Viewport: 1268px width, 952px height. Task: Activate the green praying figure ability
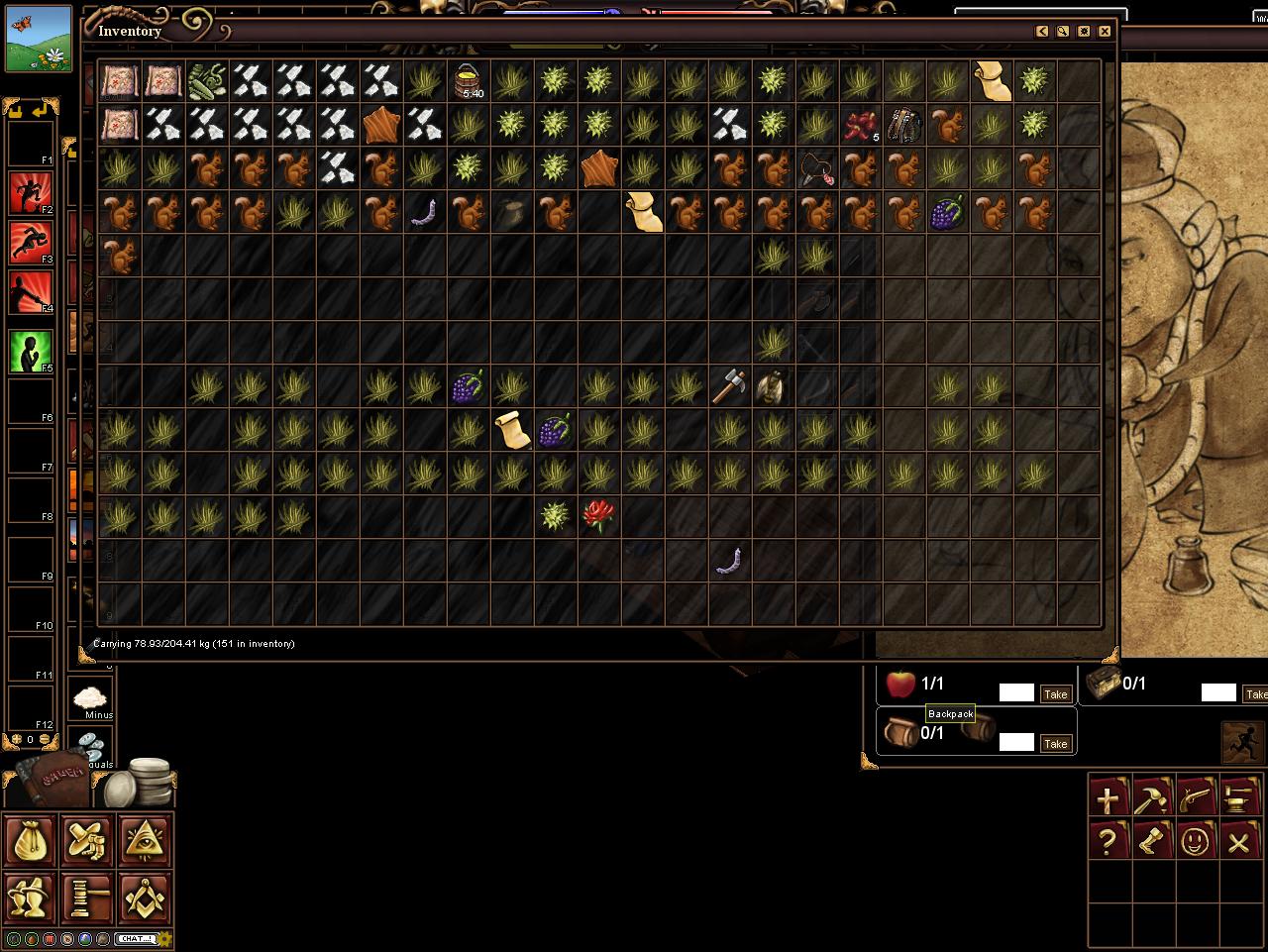[31, 351]
